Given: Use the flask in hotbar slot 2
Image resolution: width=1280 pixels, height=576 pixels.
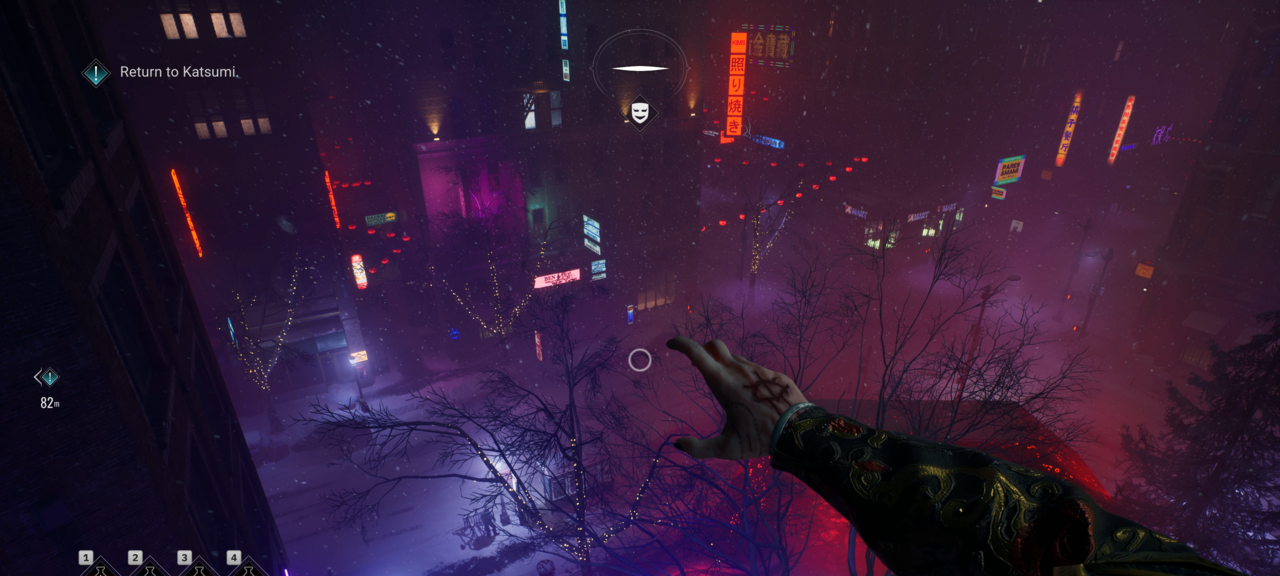Looking at the screenshot, I should (150, 568).
